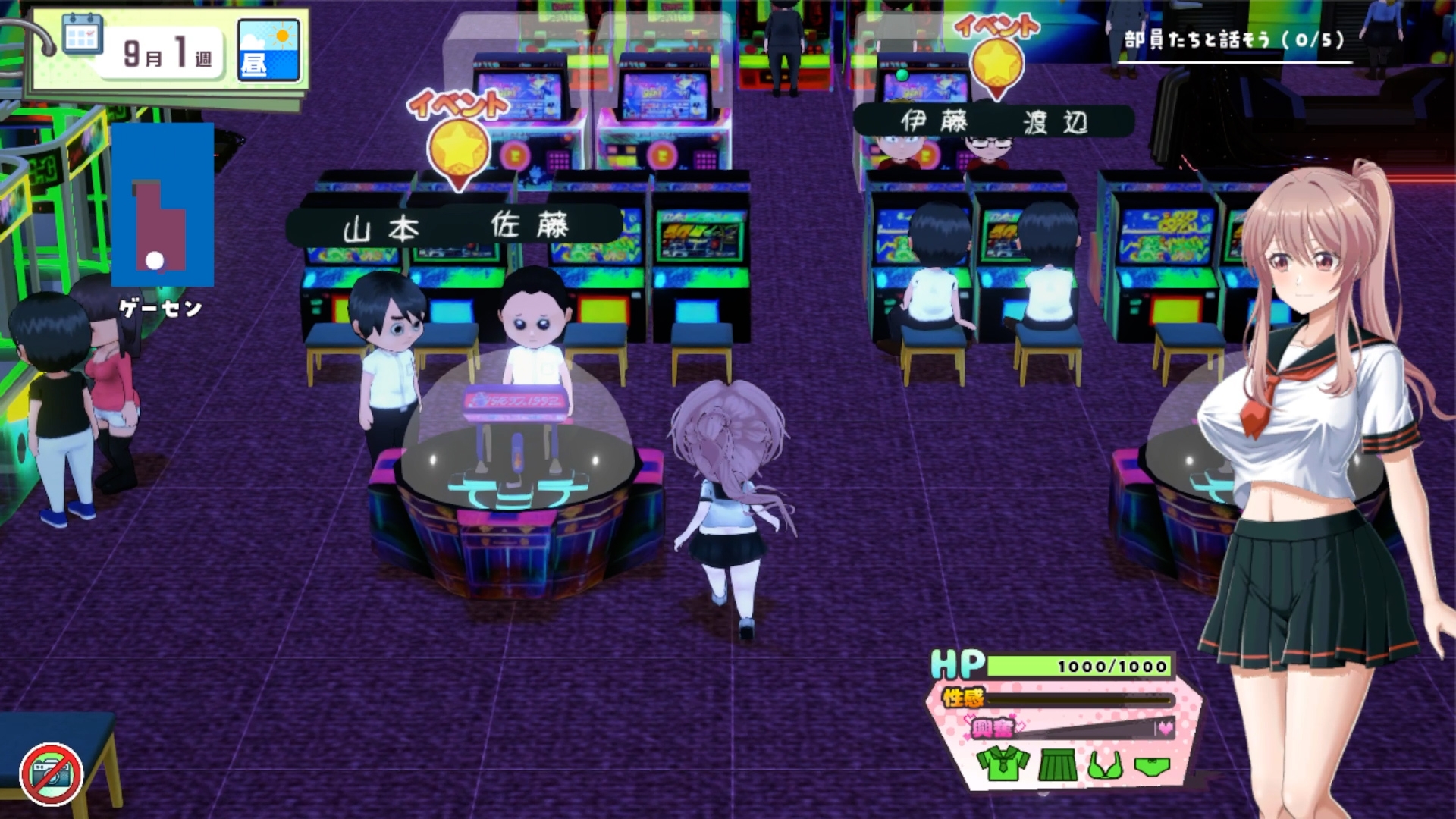1456x819 pixels.
Task: Toggle the crossed-out camera button
Action: click(x=52, y=773)
